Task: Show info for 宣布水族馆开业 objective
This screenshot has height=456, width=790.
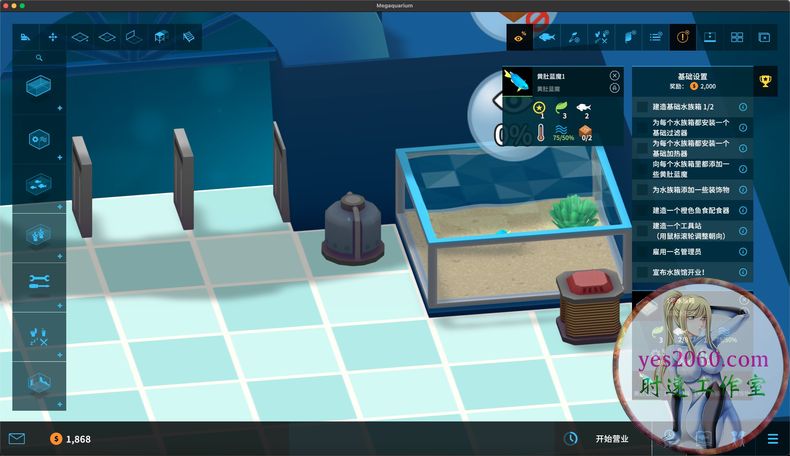Action: 743,271
